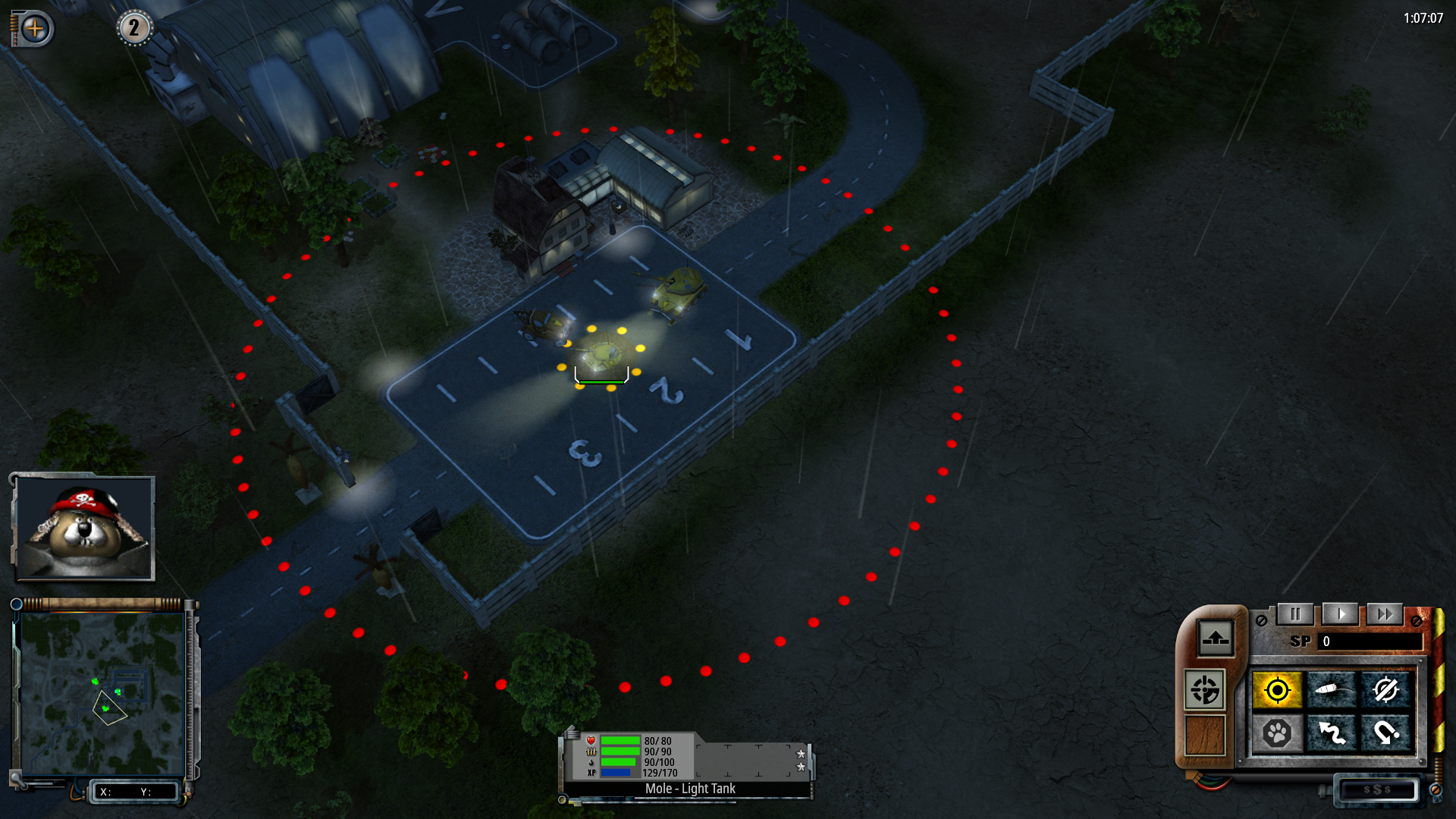Image resolution: width=1456 pixels, height=819 pixels.
Task: Set game speed to normal play
Action: coord(1340,613)
